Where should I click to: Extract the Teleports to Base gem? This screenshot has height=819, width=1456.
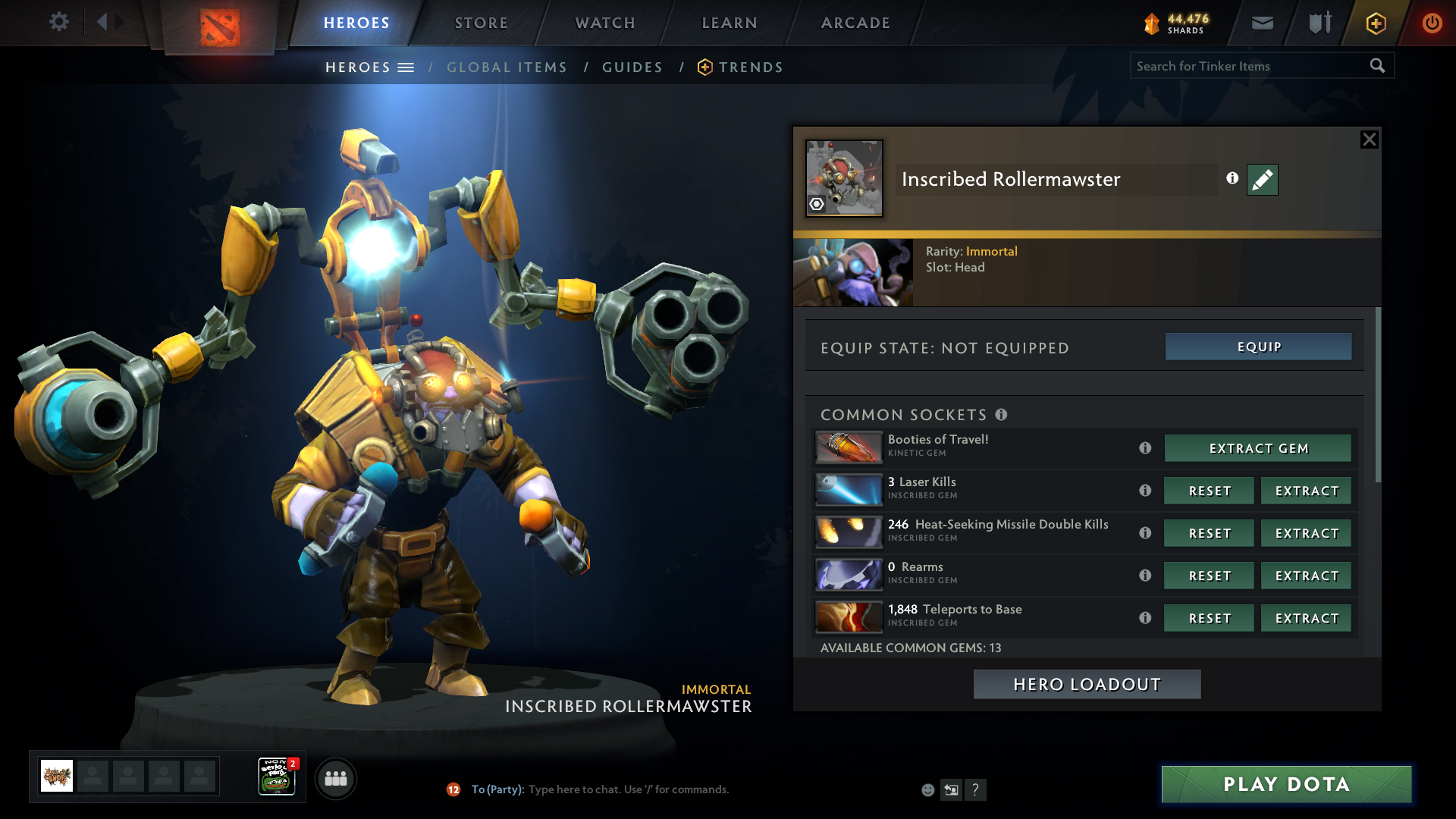pyautogui.click(x=1306, y=618)
